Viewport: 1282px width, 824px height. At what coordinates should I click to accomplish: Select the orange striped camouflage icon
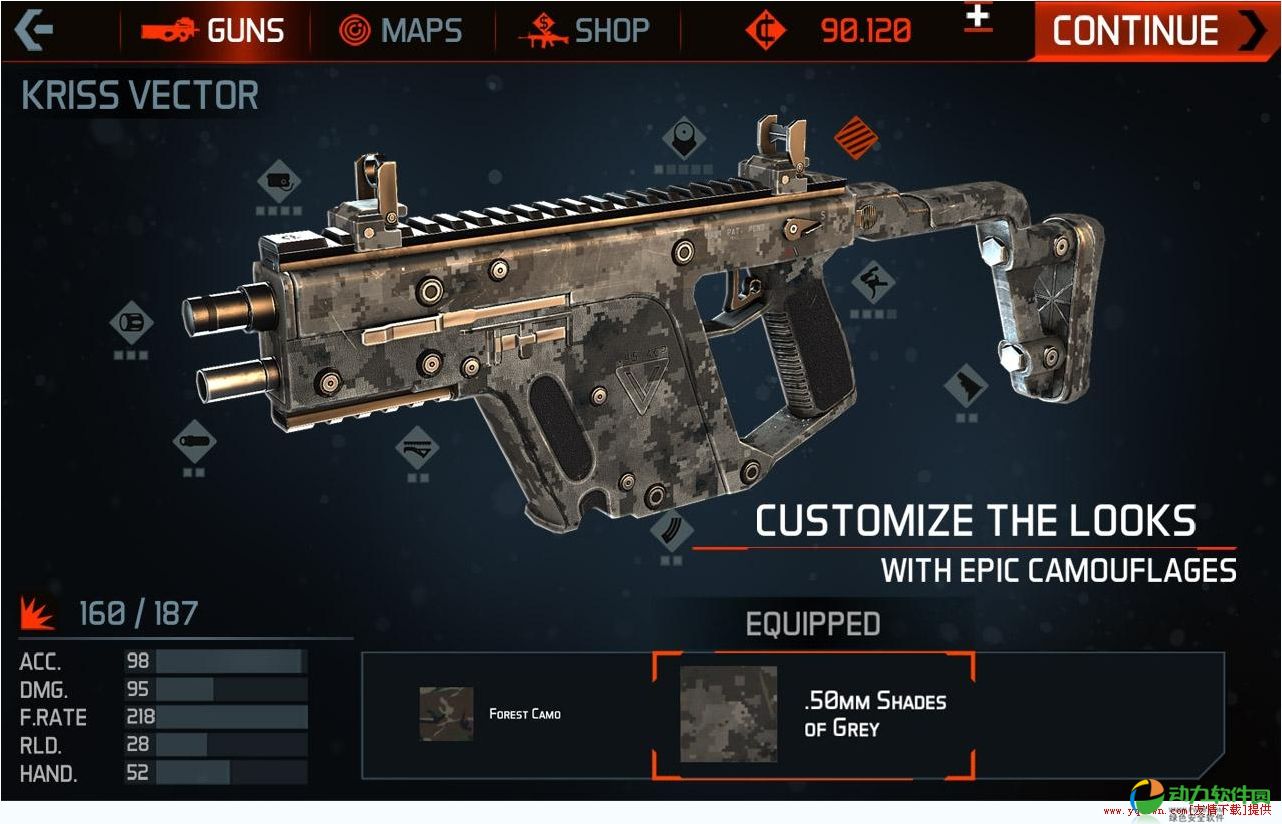click(x=856, y=137)
